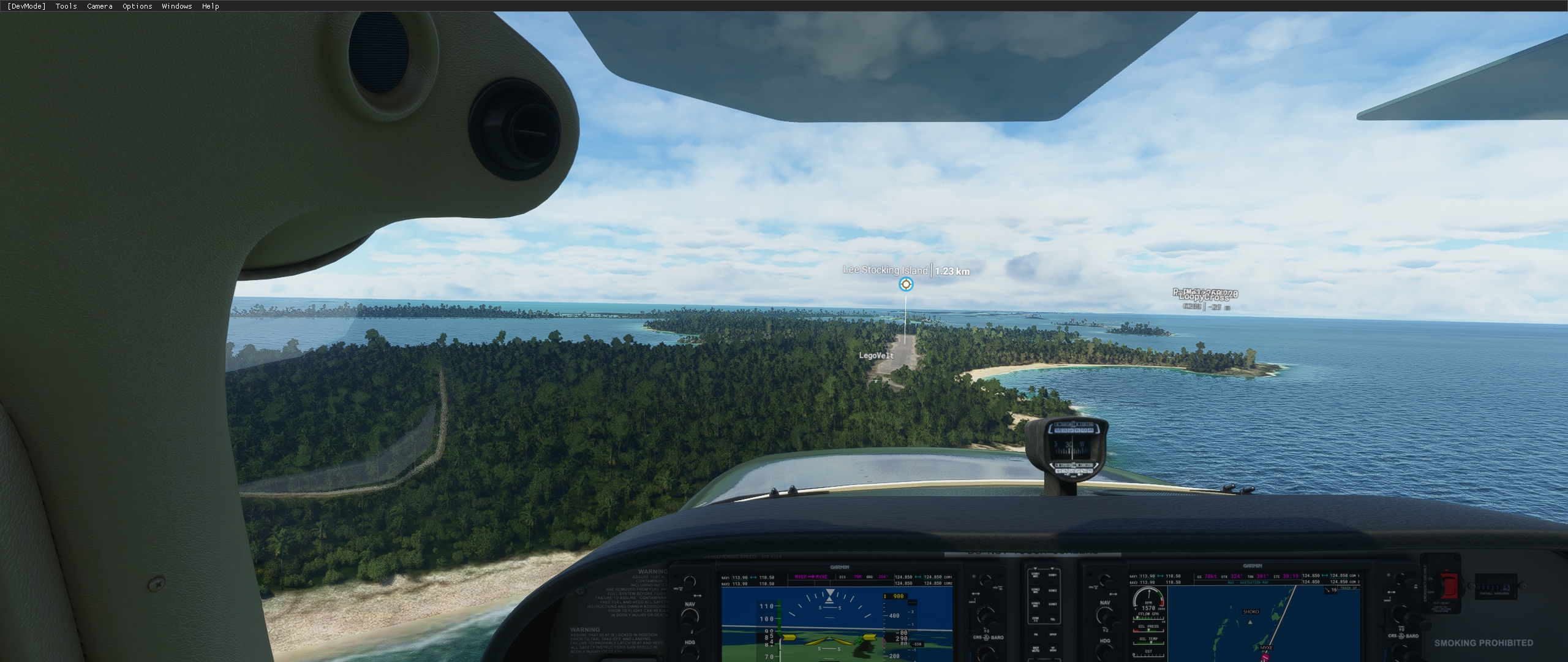The image size is (1568, 662).
Task: Click the MYXE waypoint on the MFD map
Action: pos(1266,648)
